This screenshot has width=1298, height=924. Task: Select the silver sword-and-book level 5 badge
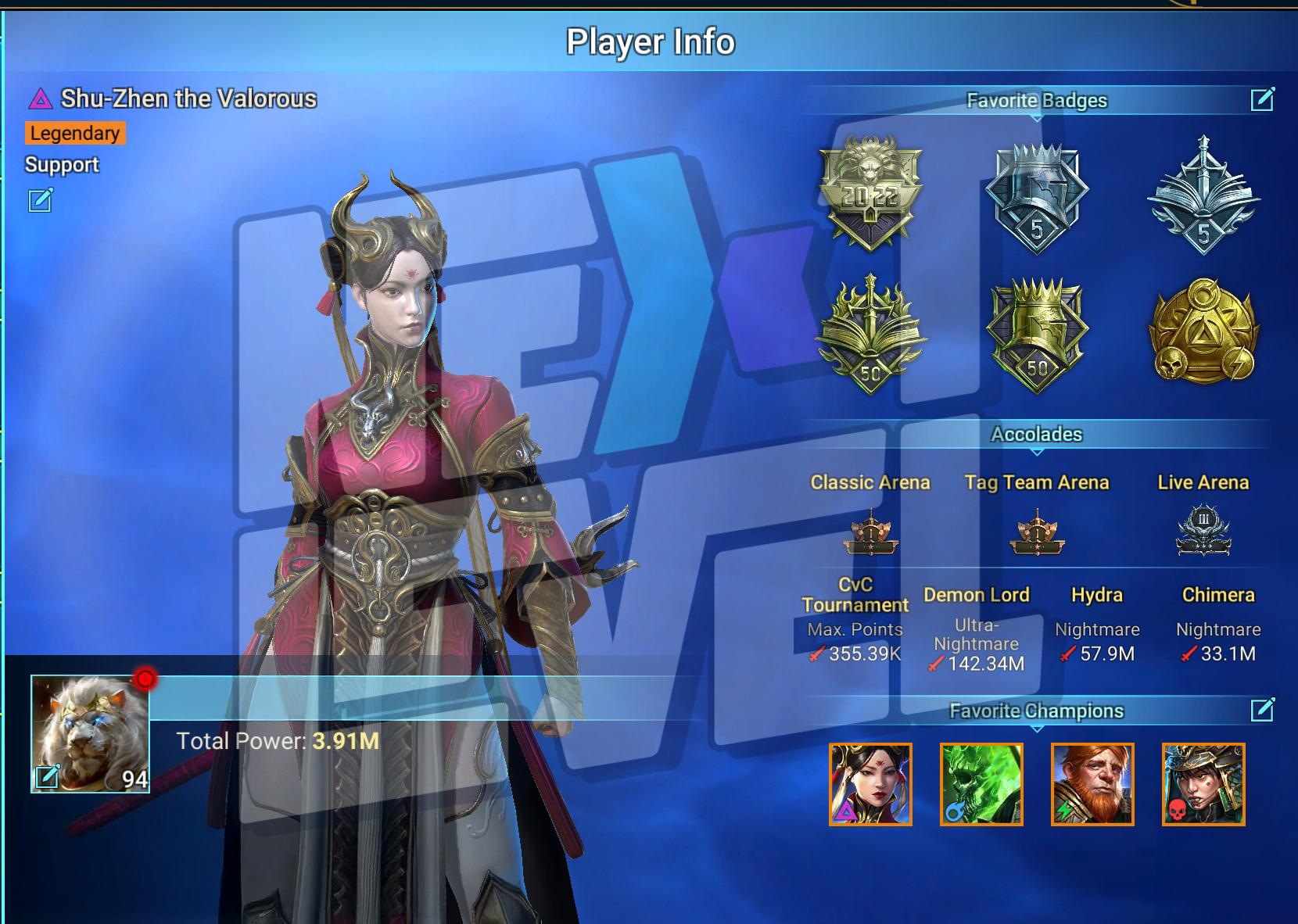(x=1203, y=195)
